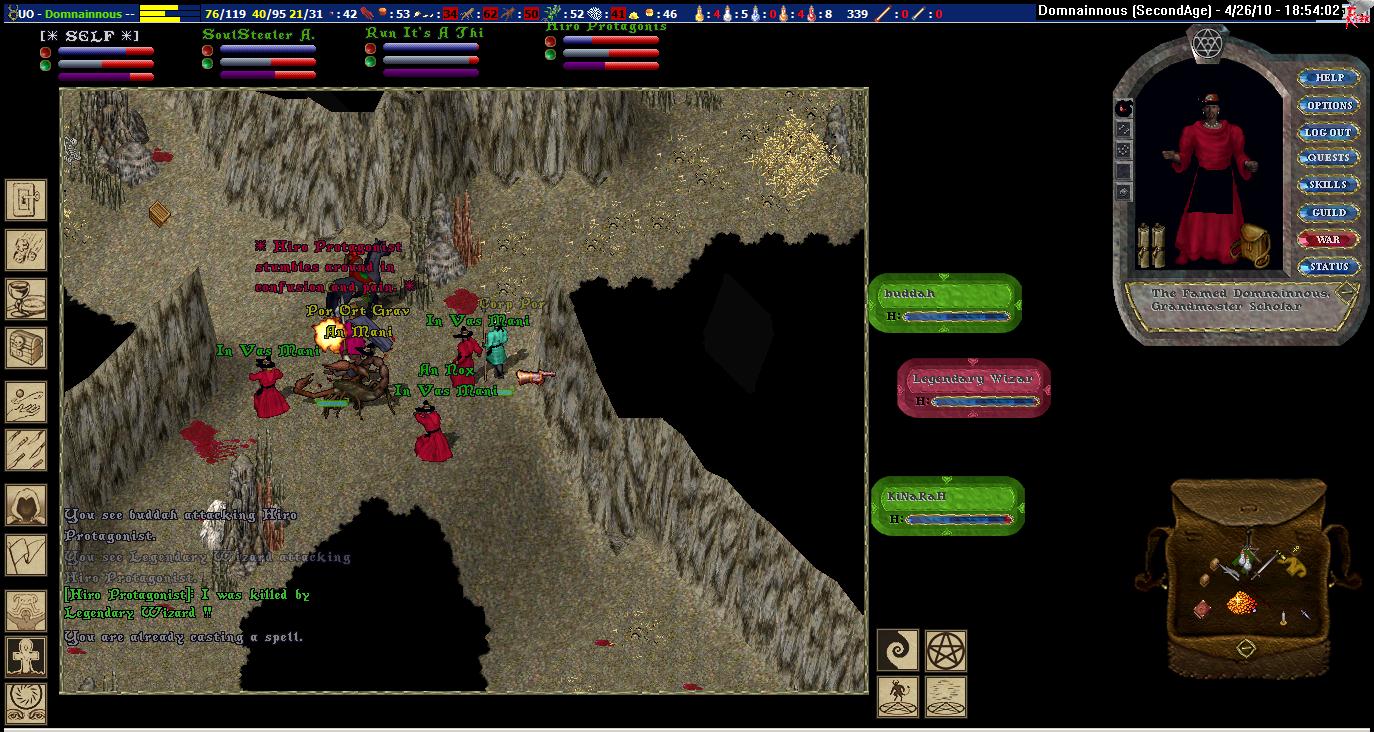This screenshot has width=1374, height=732.
Task: Open the Options menu
Action: 1329,105
